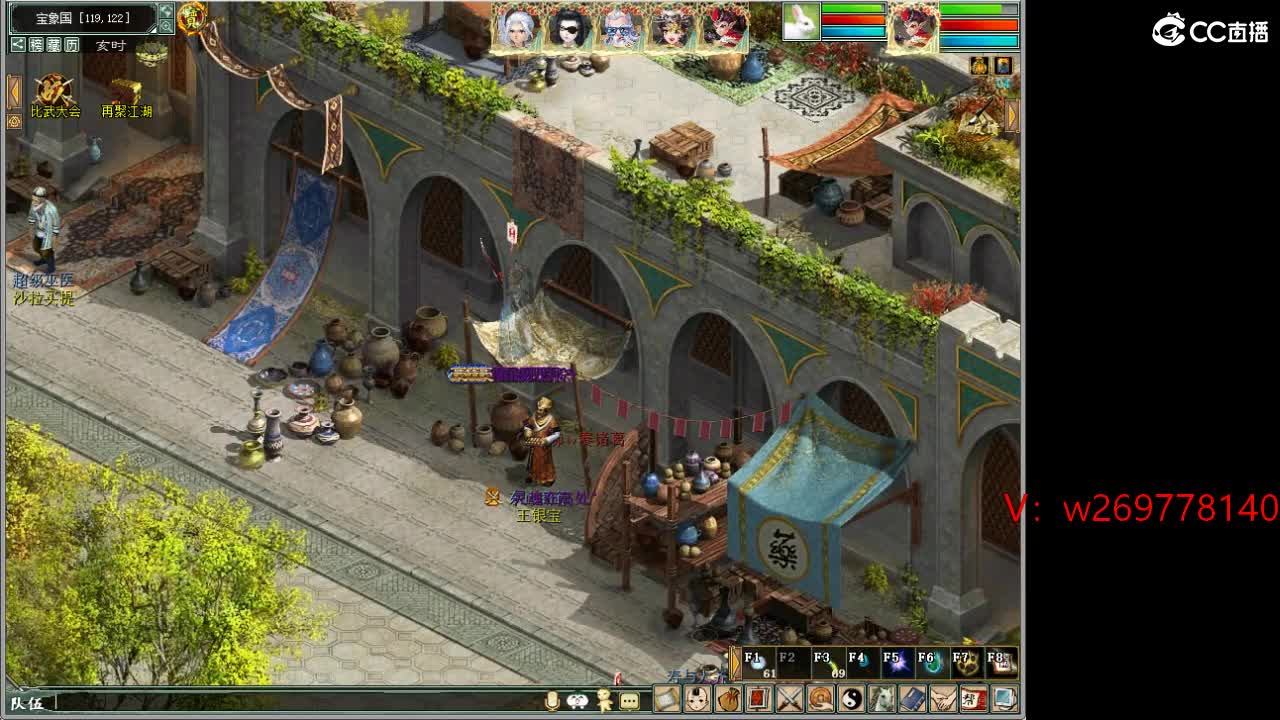This screenshot has height=720, width=1280.
Task: Open the handshake friends icon
Action: (943, 698)
